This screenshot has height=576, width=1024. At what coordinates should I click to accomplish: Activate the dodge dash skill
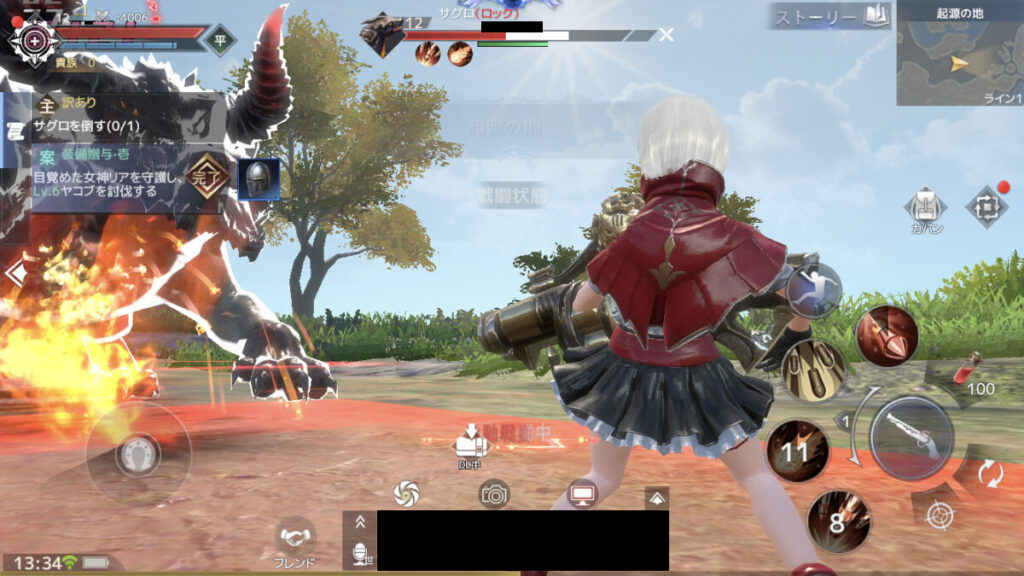click(814, 290)
